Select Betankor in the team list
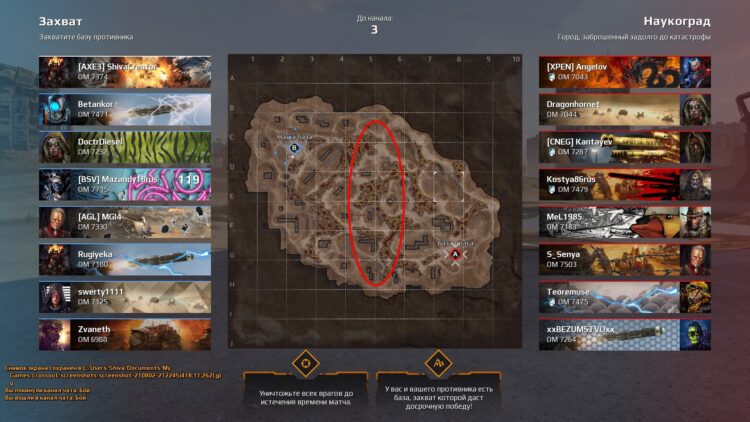Image resolution: width=750 pixels, height=422 pixels. [125, 109]
